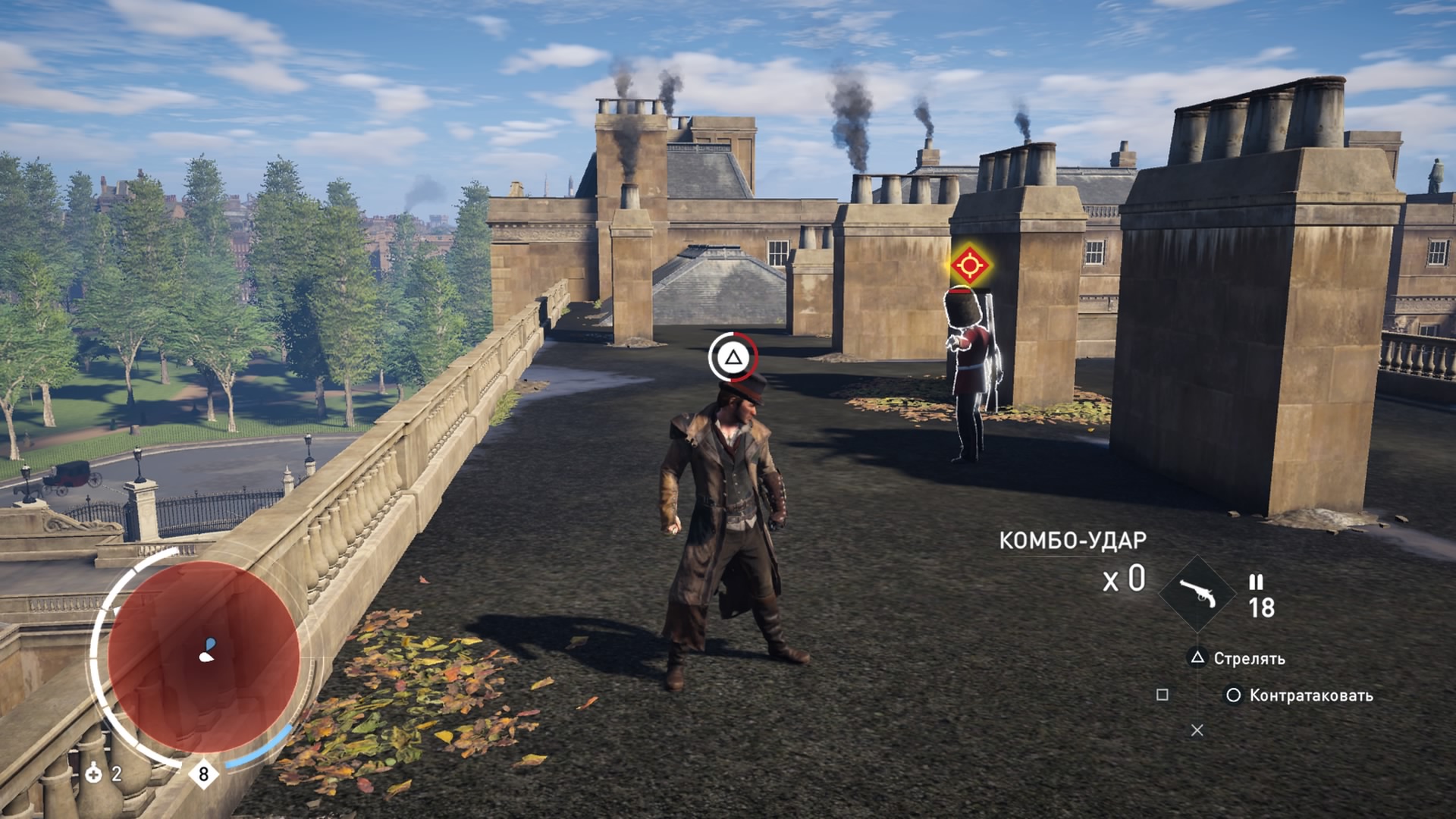
Task: Select the revolver weapon icon
Action: click(1197, 594)
